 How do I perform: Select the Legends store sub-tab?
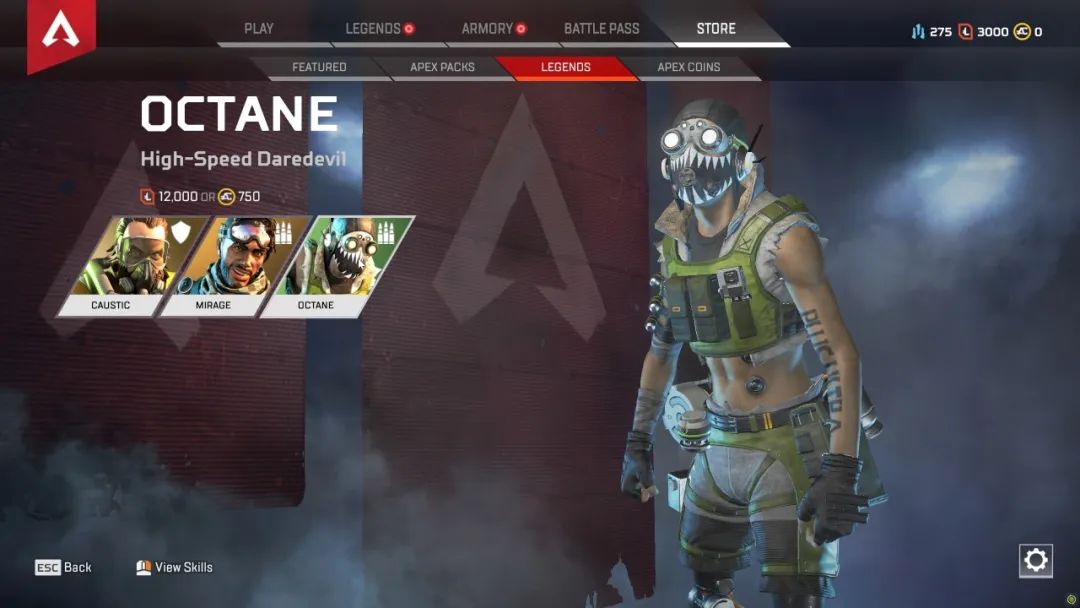566,67
